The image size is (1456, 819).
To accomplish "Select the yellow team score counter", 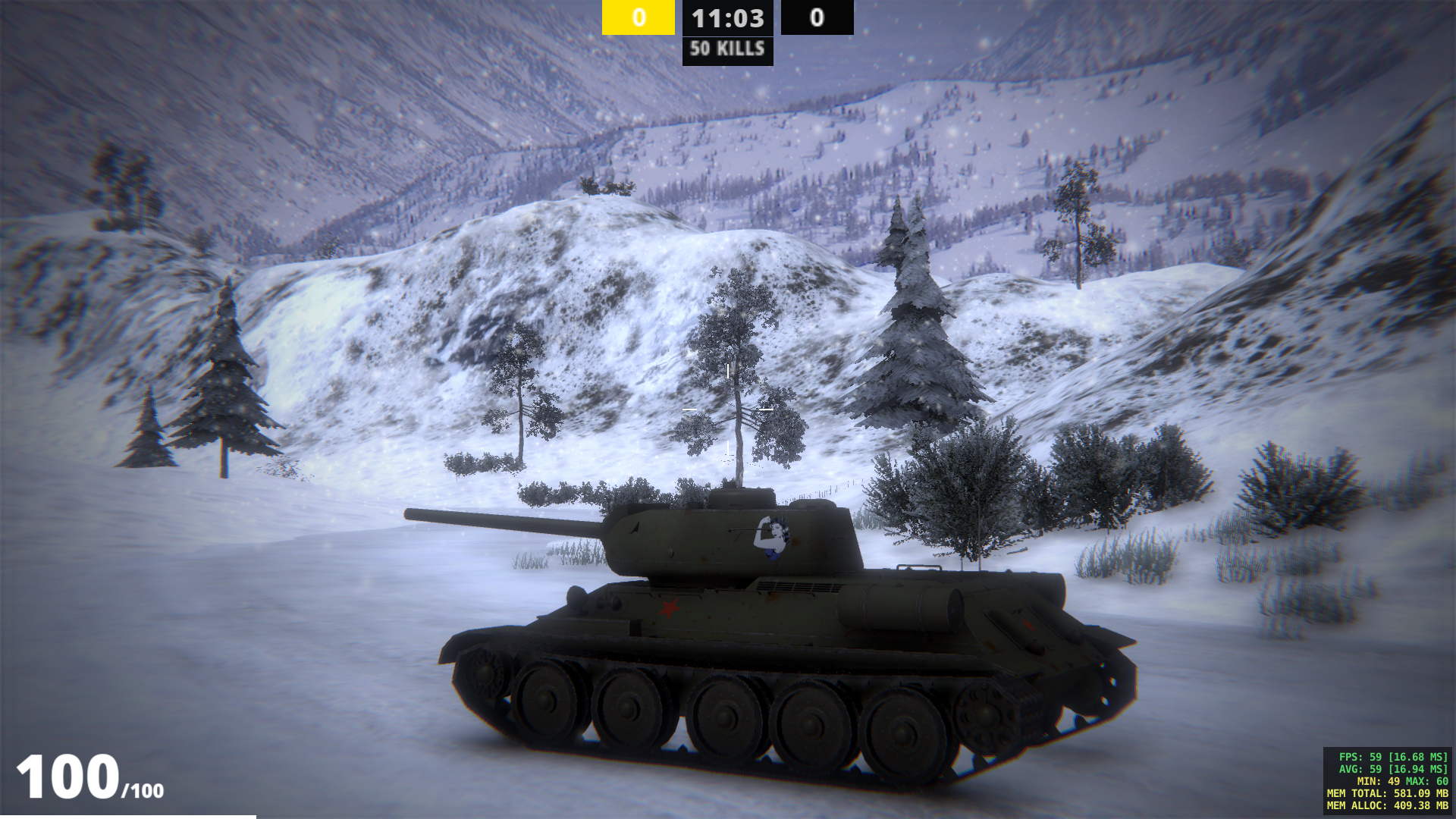I will coord(638,18).
